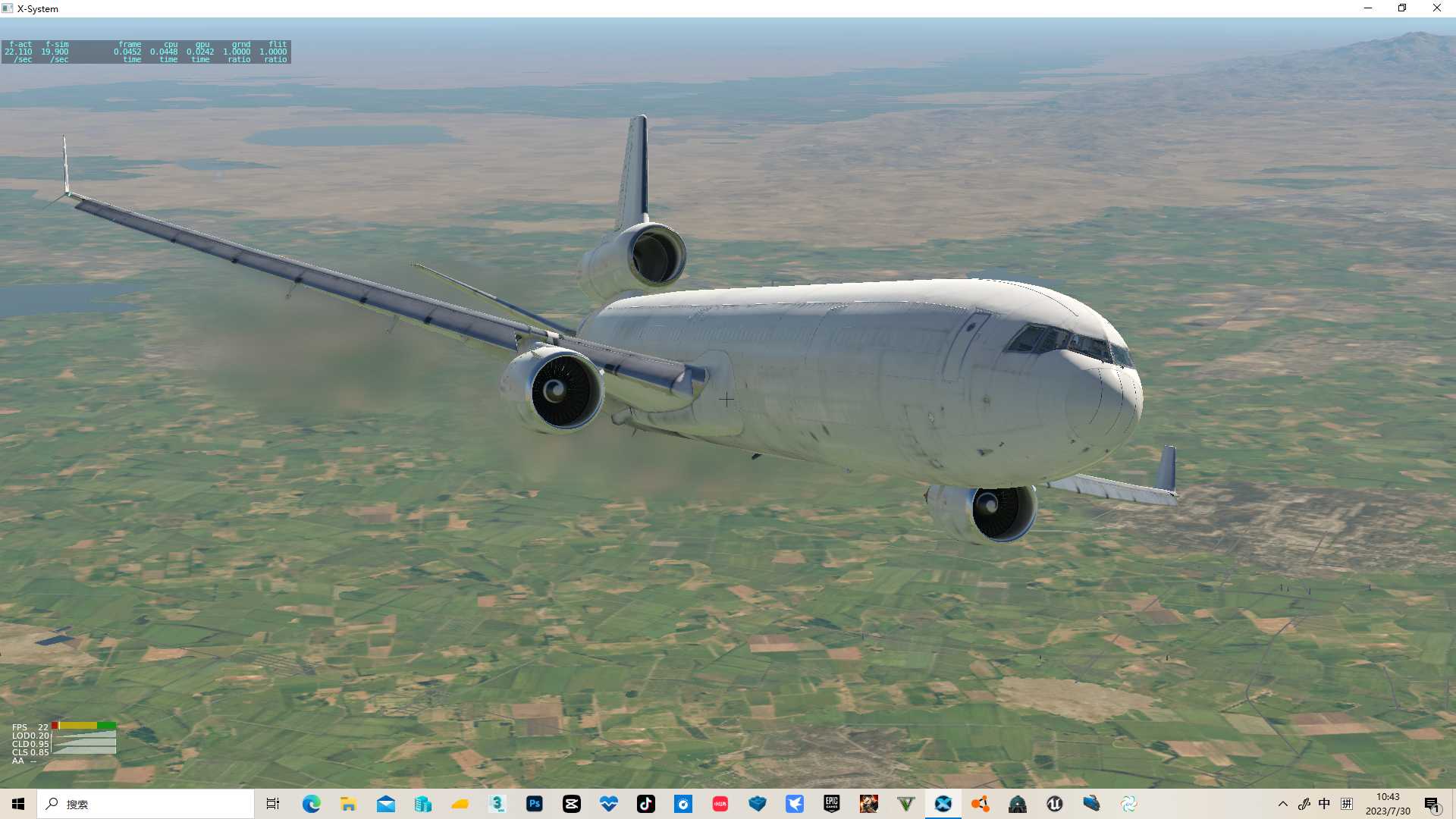The image size is (1456, 819).
Task: Open the X-System title bar window menu
Action: click(x=8, y=8)
